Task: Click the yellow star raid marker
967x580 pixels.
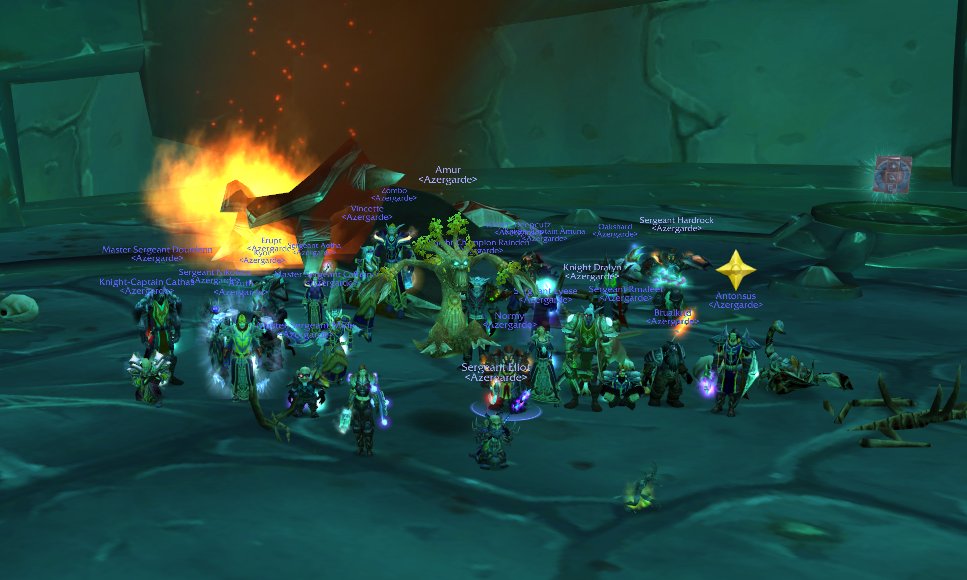Action: click(736, 270)
